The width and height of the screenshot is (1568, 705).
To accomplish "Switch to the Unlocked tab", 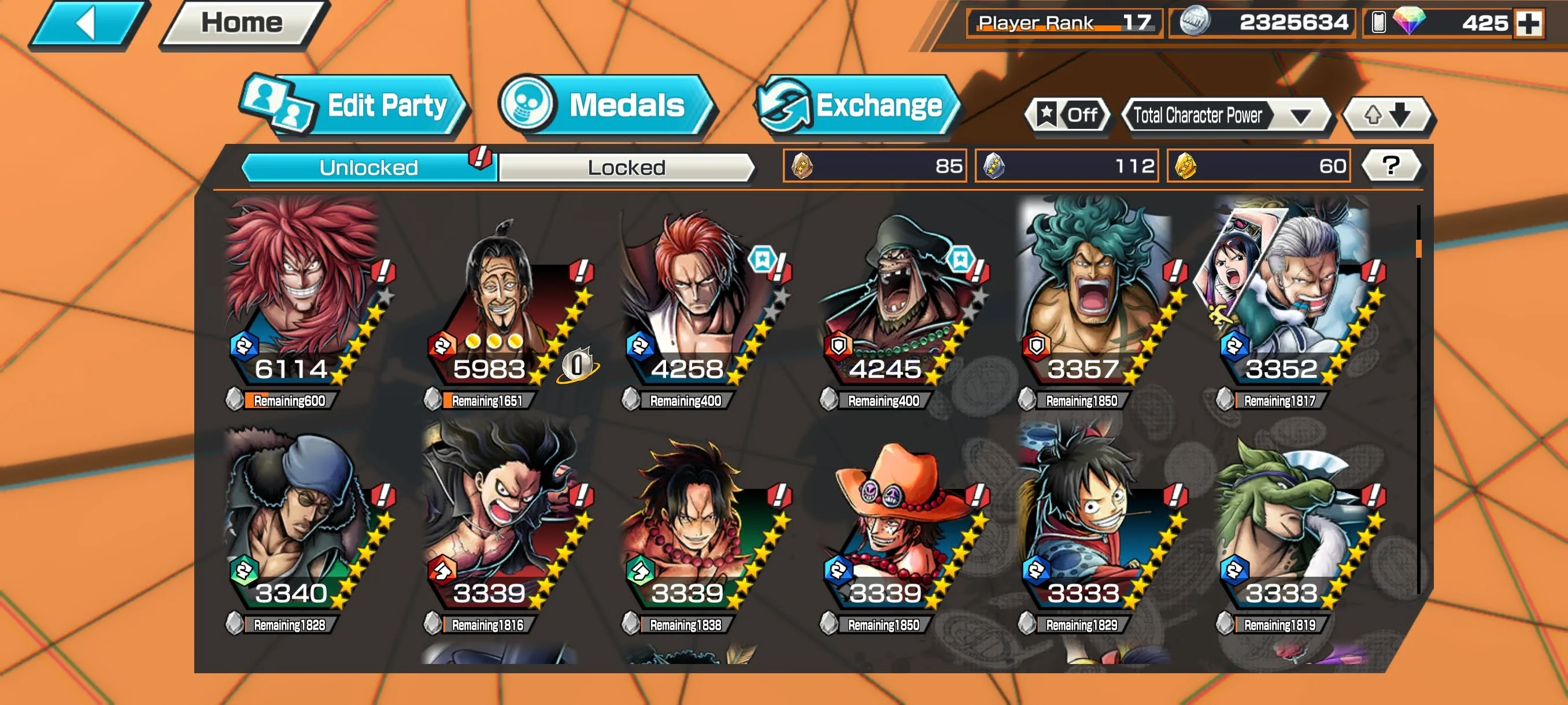I will [x=369, y=167].
